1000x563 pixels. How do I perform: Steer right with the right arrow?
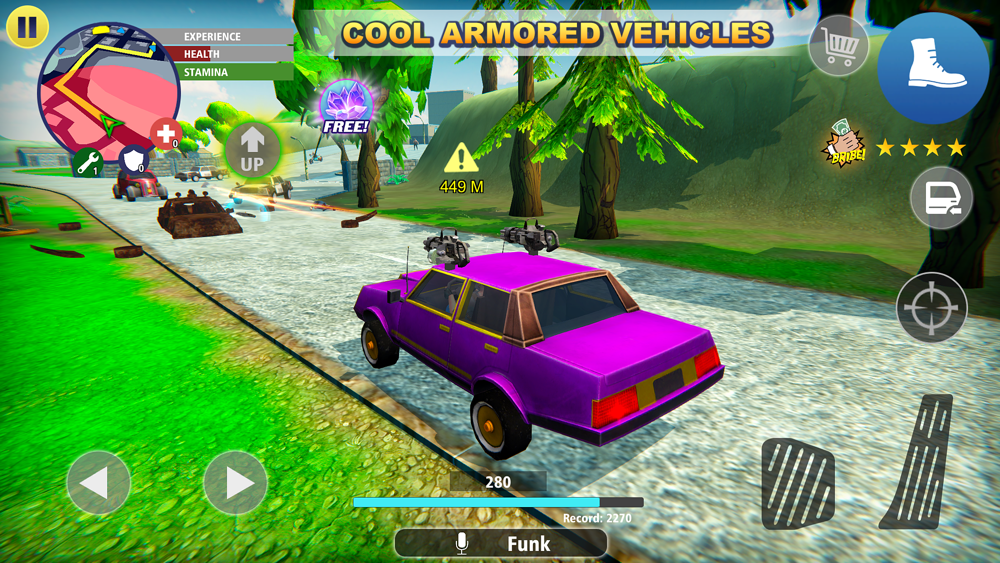[x=235, y=483]
